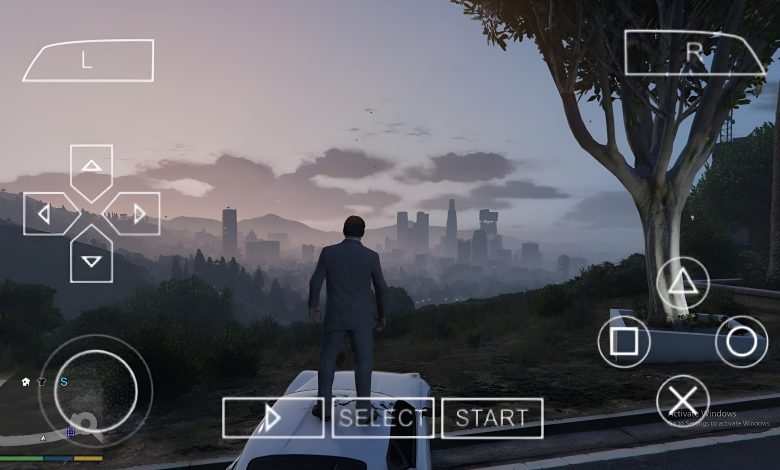Tap the D-pad down arrow

click(x=91, y=260)
